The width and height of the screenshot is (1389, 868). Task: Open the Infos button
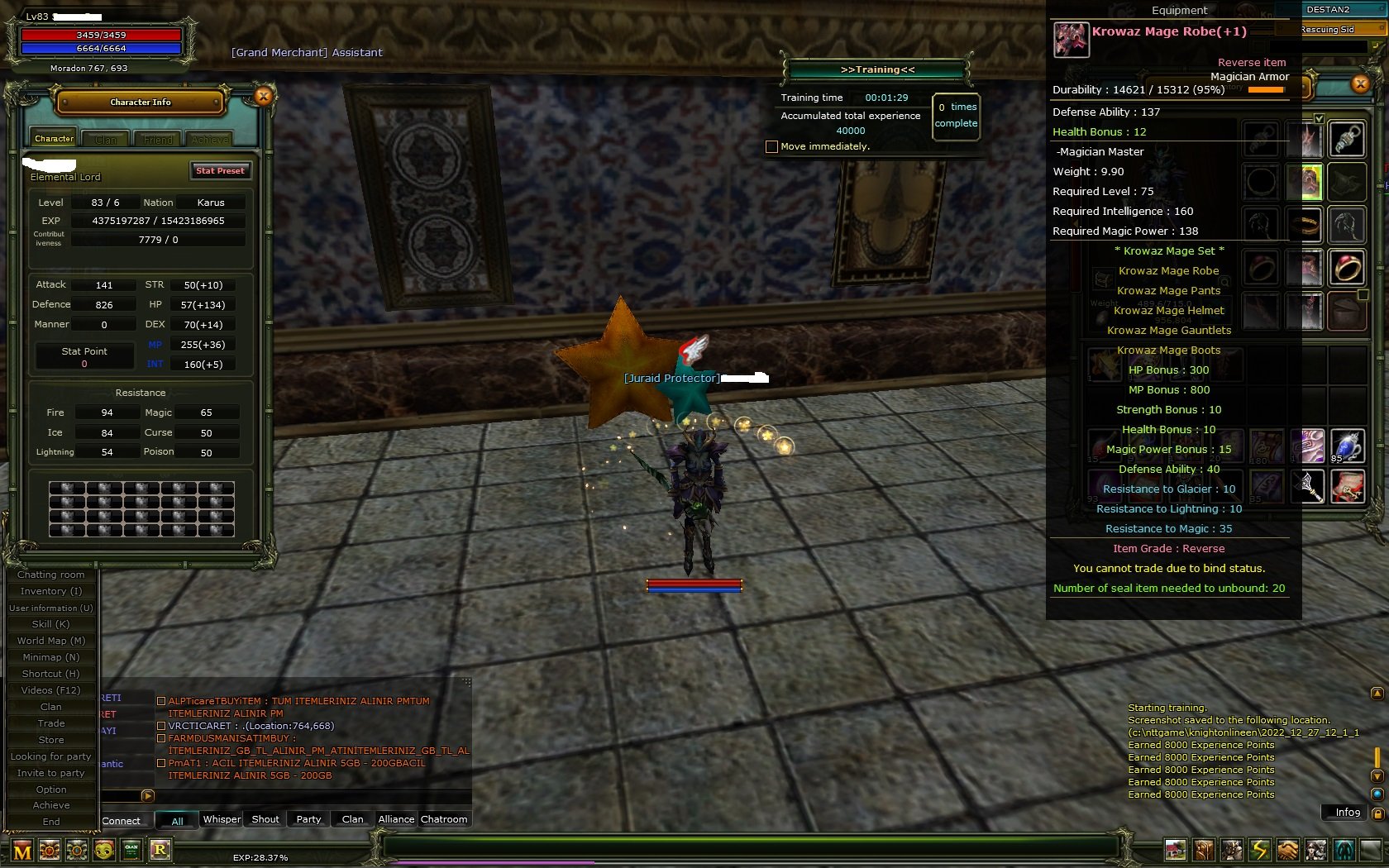coord(1348,813)
